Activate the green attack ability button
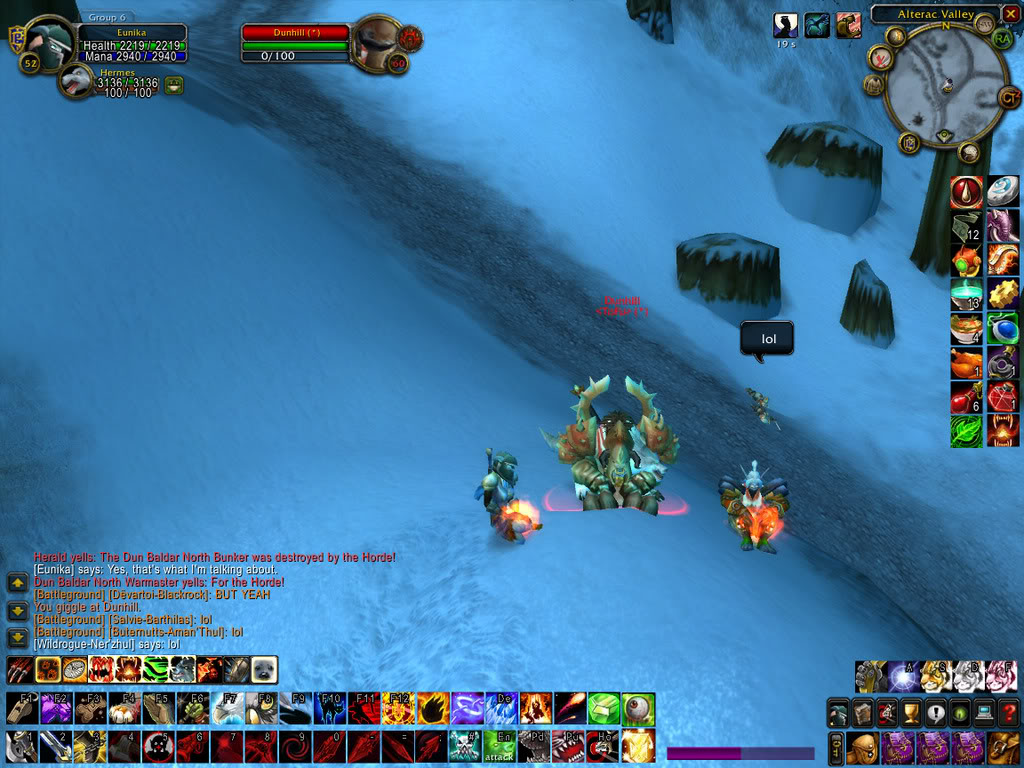Image resolution: width=1024 pixels, height=768 pixels. point(499,746)
